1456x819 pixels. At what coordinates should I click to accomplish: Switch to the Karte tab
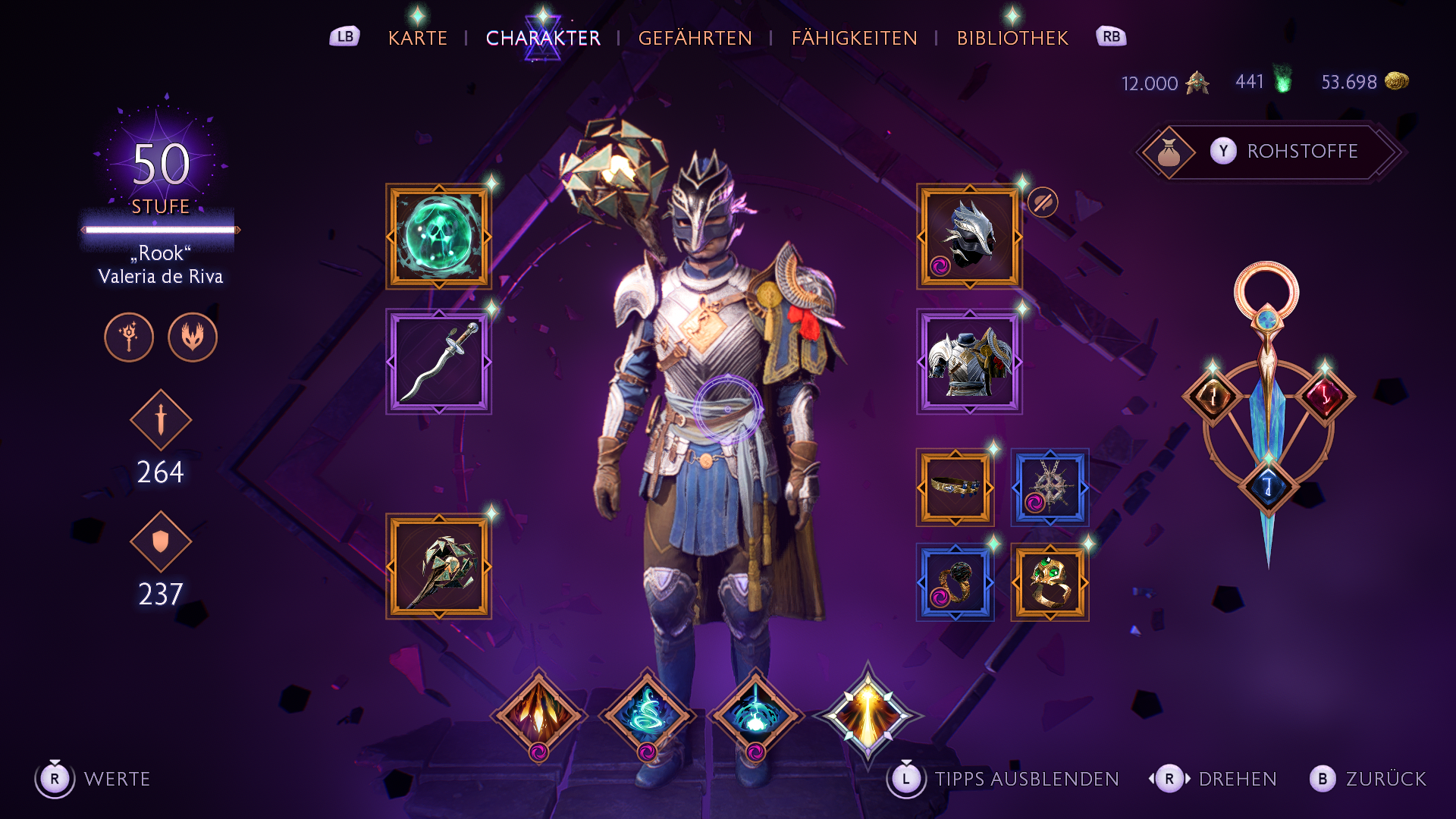(x=417, y=38)
